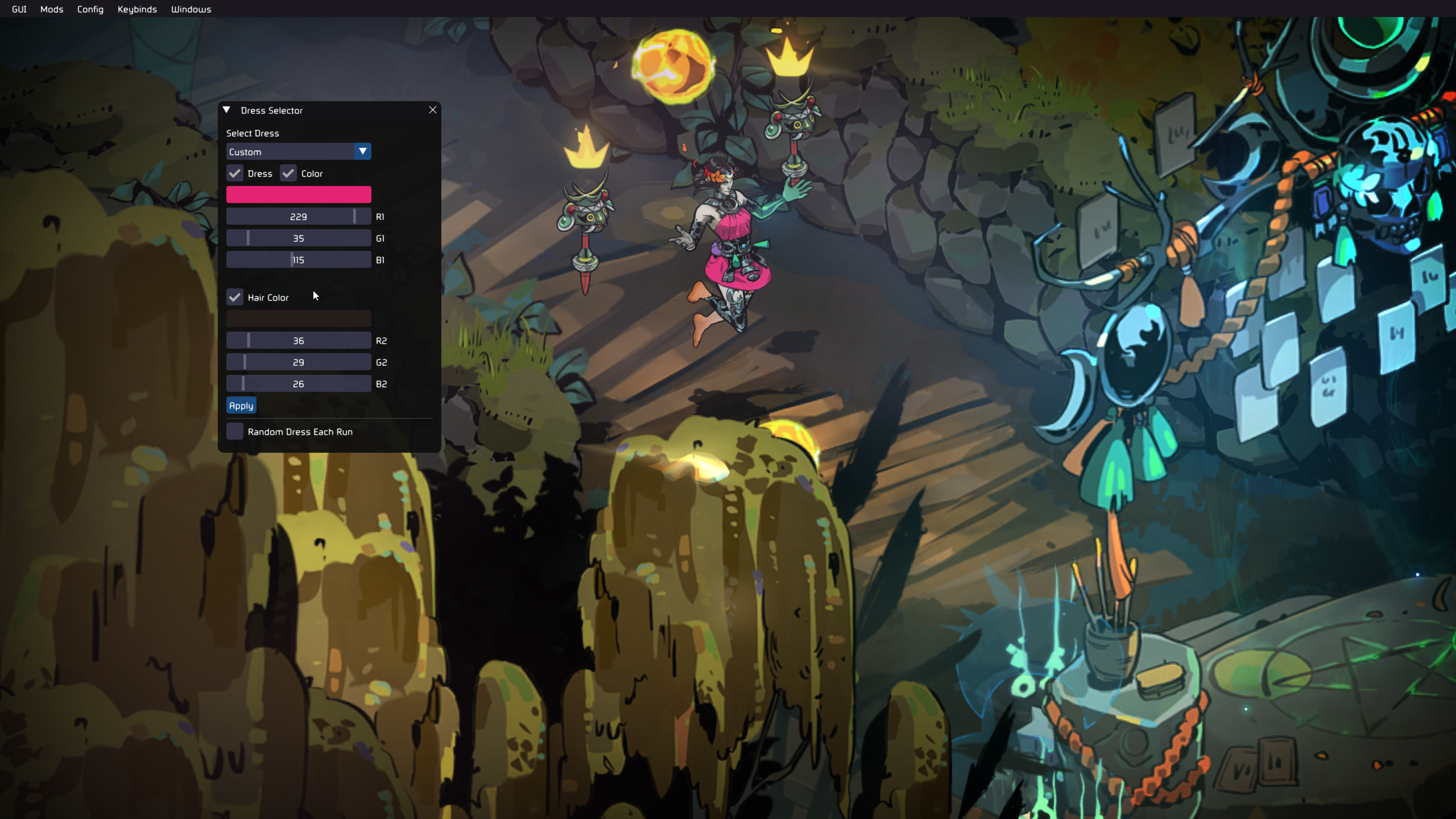Collapse the Dress Selector panel

[226, 110]
